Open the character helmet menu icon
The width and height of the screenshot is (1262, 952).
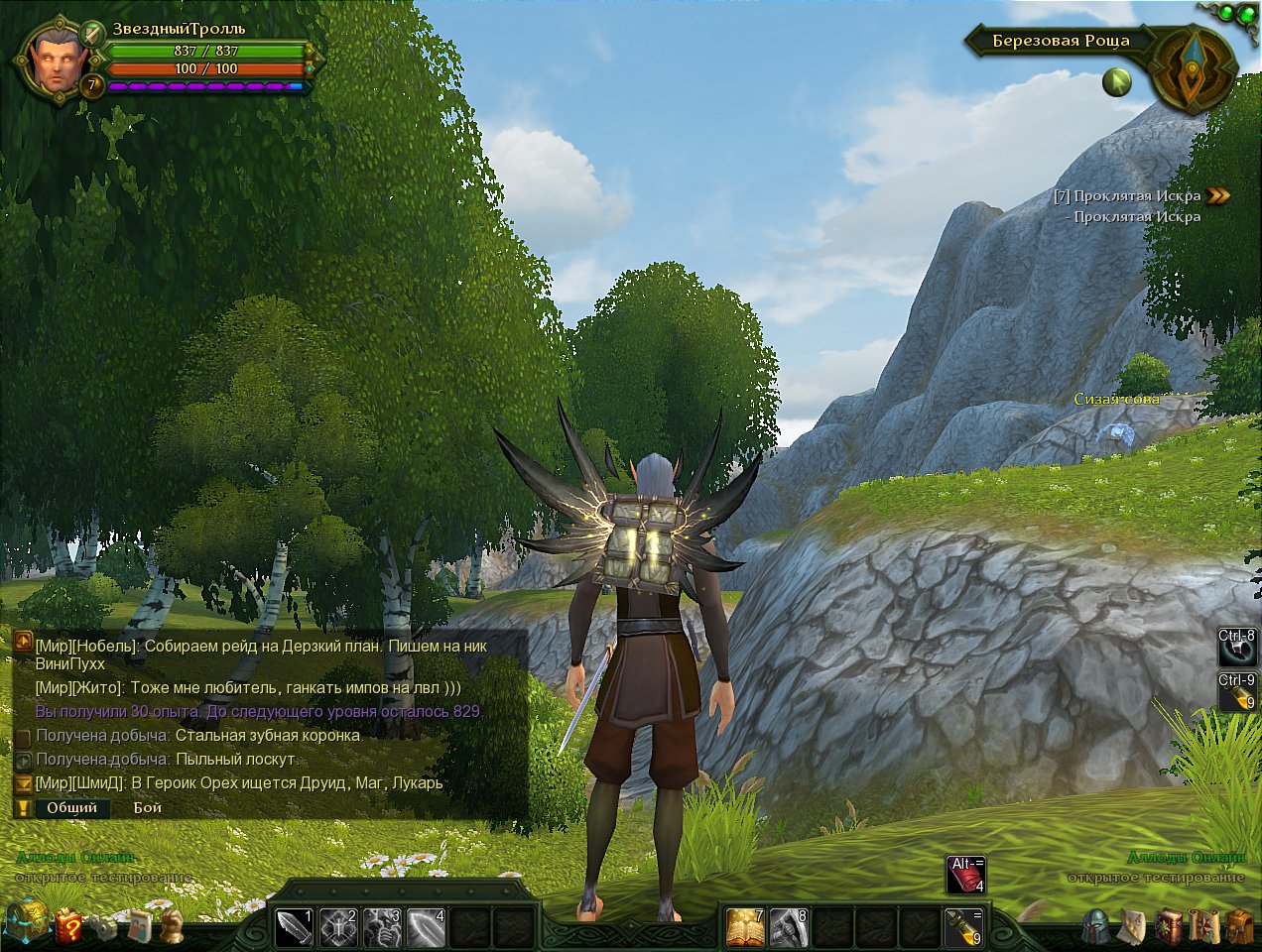pyautogui.click(x=1096, y=927)
